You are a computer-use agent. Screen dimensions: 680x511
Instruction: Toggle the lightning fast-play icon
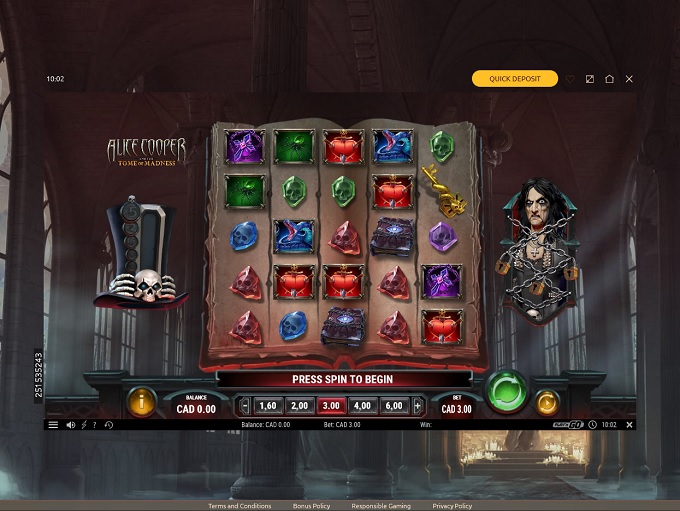pos(84,425)
